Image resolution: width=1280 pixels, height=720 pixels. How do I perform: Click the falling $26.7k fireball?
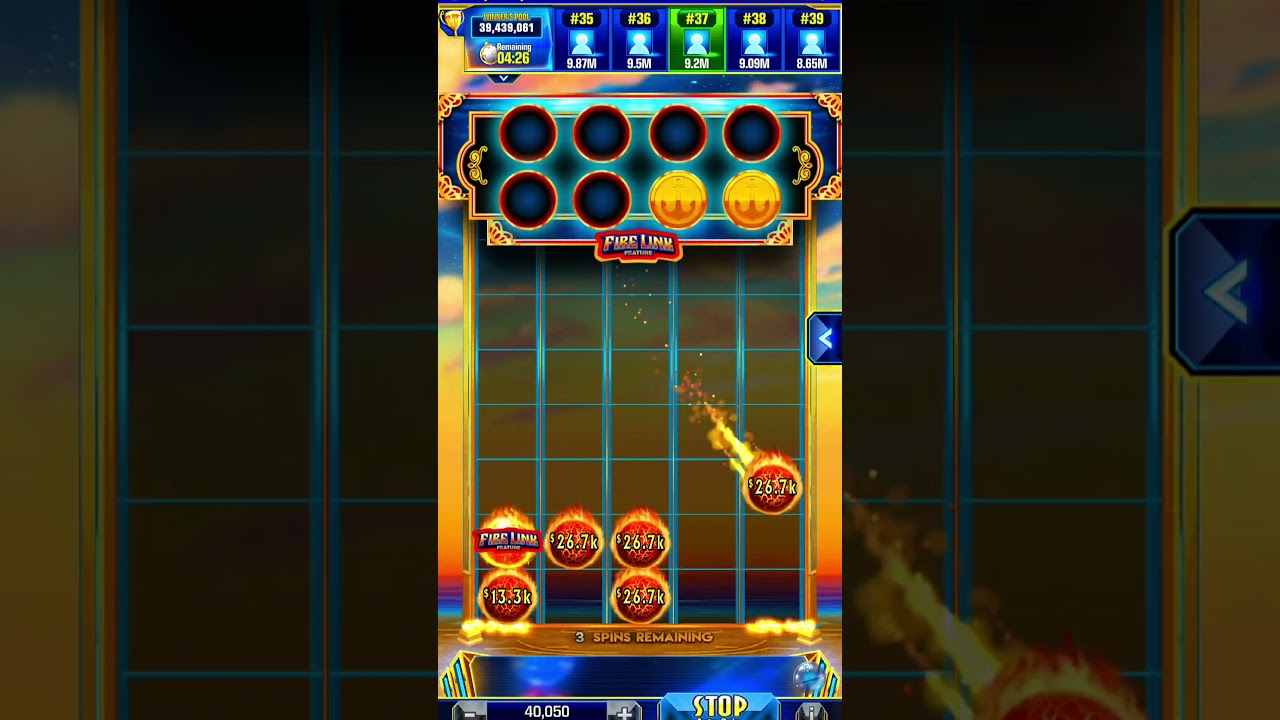point(772,484)
